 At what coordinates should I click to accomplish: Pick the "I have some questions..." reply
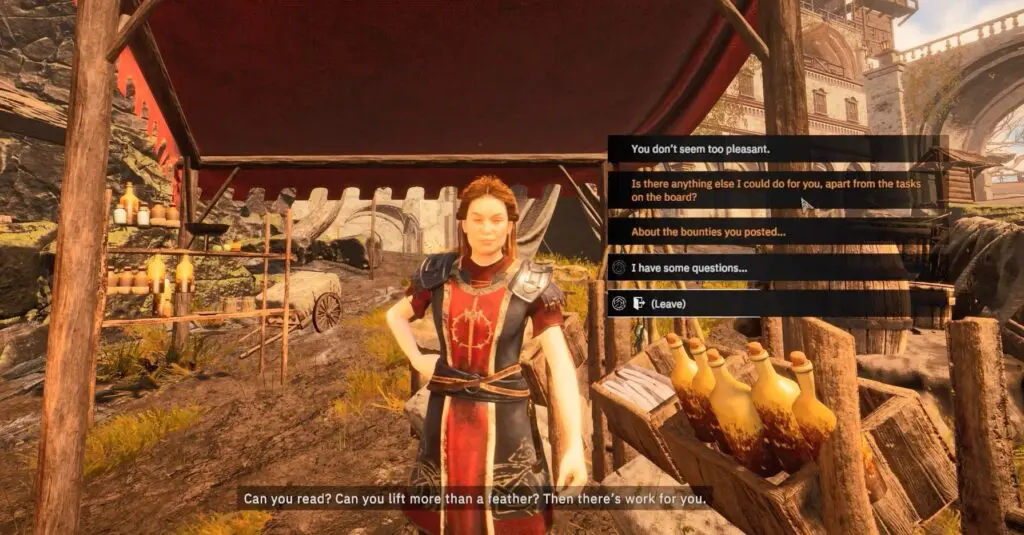(689, 268)
